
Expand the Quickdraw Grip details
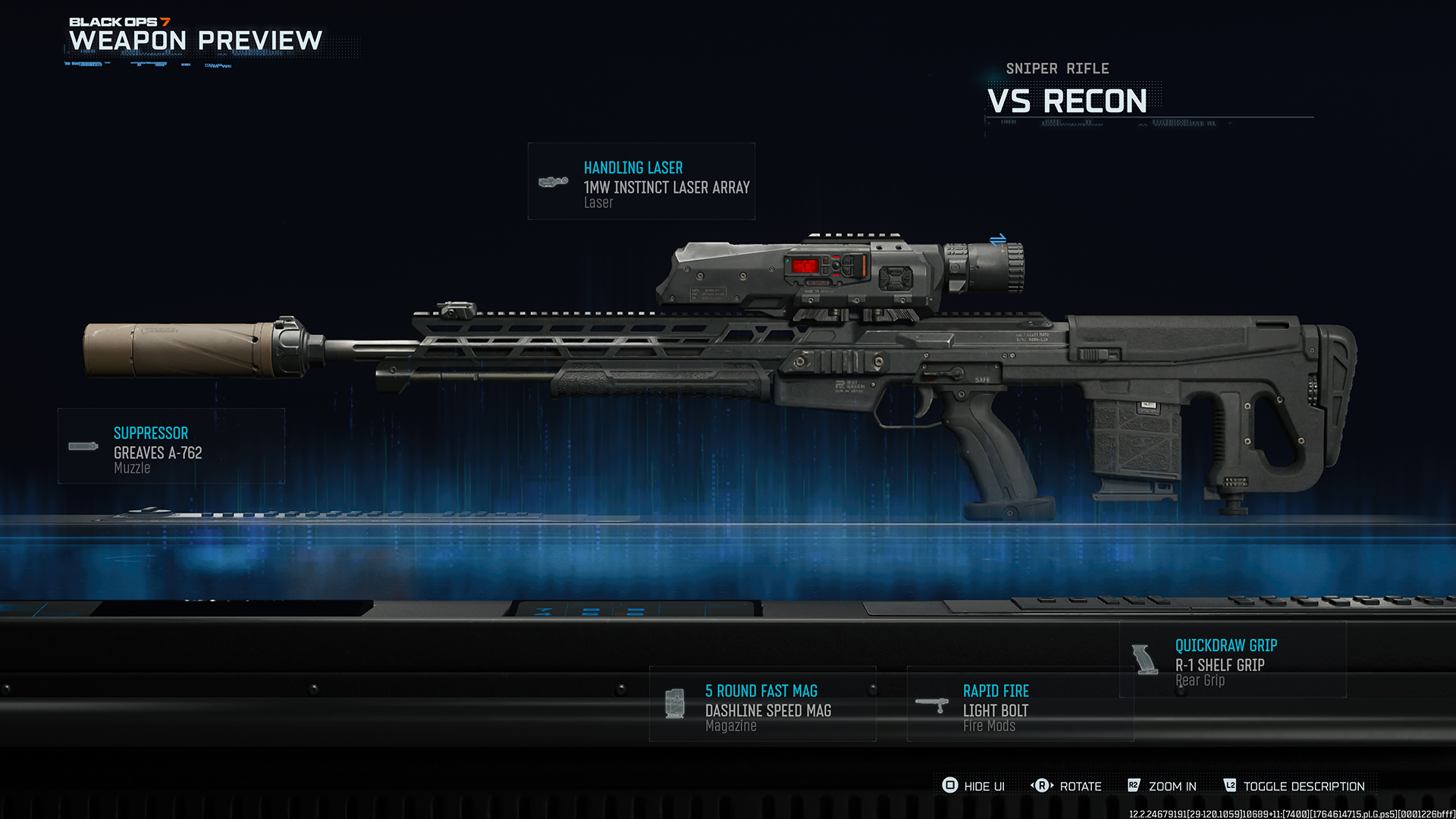(x=1232, y=659)
